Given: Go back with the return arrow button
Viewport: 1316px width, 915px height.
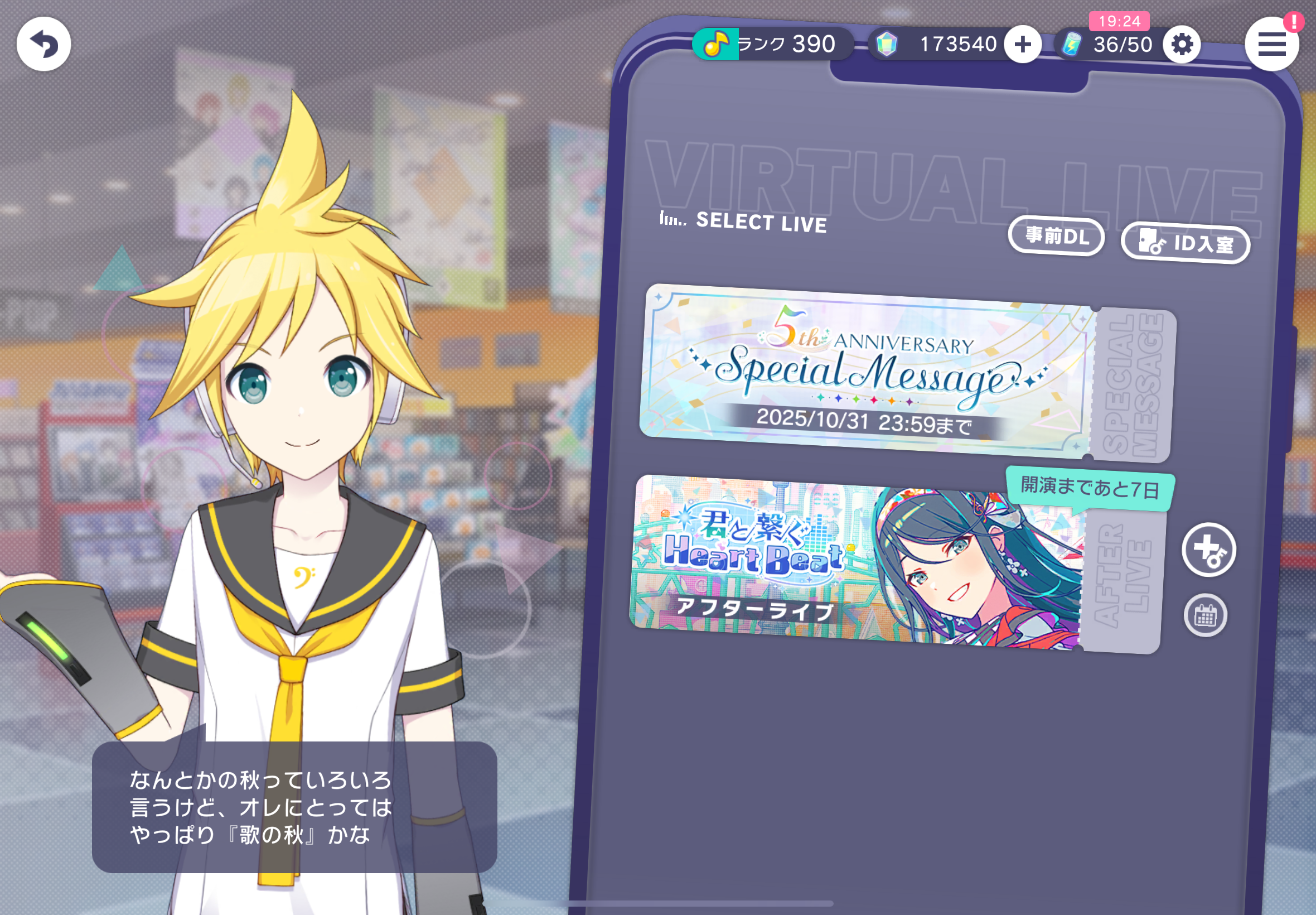Looking at the screenshot, I should coord(43,44).
